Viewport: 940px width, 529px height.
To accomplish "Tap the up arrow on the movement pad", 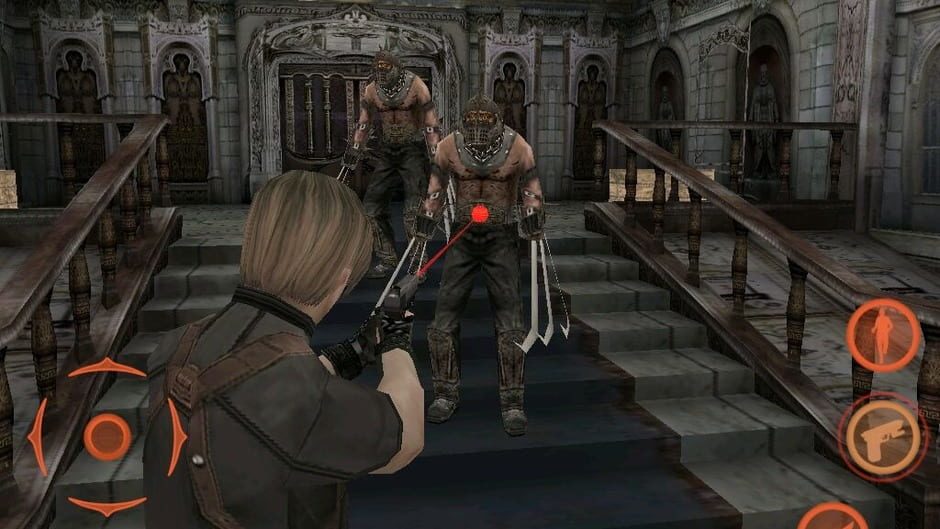I will click(106, 369).
